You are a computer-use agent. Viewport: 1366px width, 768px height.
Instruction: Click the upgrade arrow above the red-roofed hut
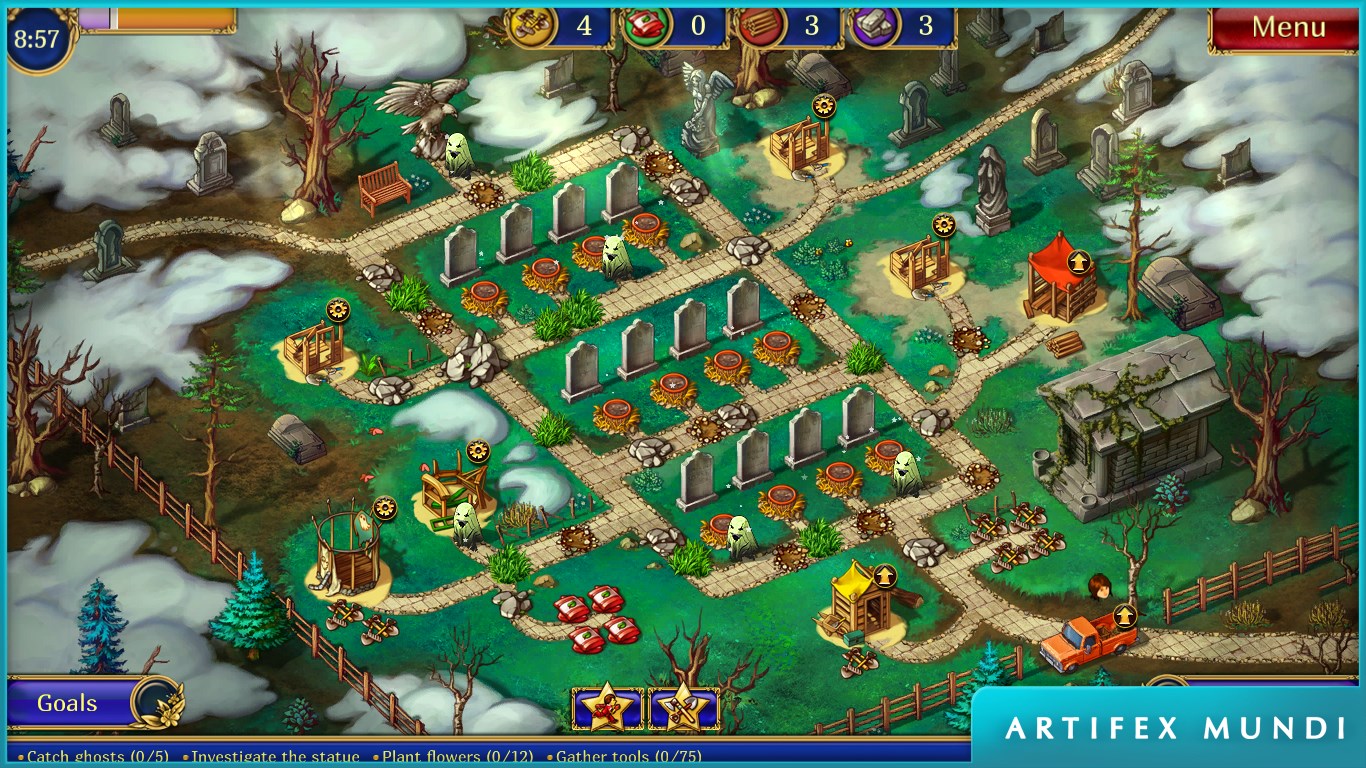point(1078,262)
